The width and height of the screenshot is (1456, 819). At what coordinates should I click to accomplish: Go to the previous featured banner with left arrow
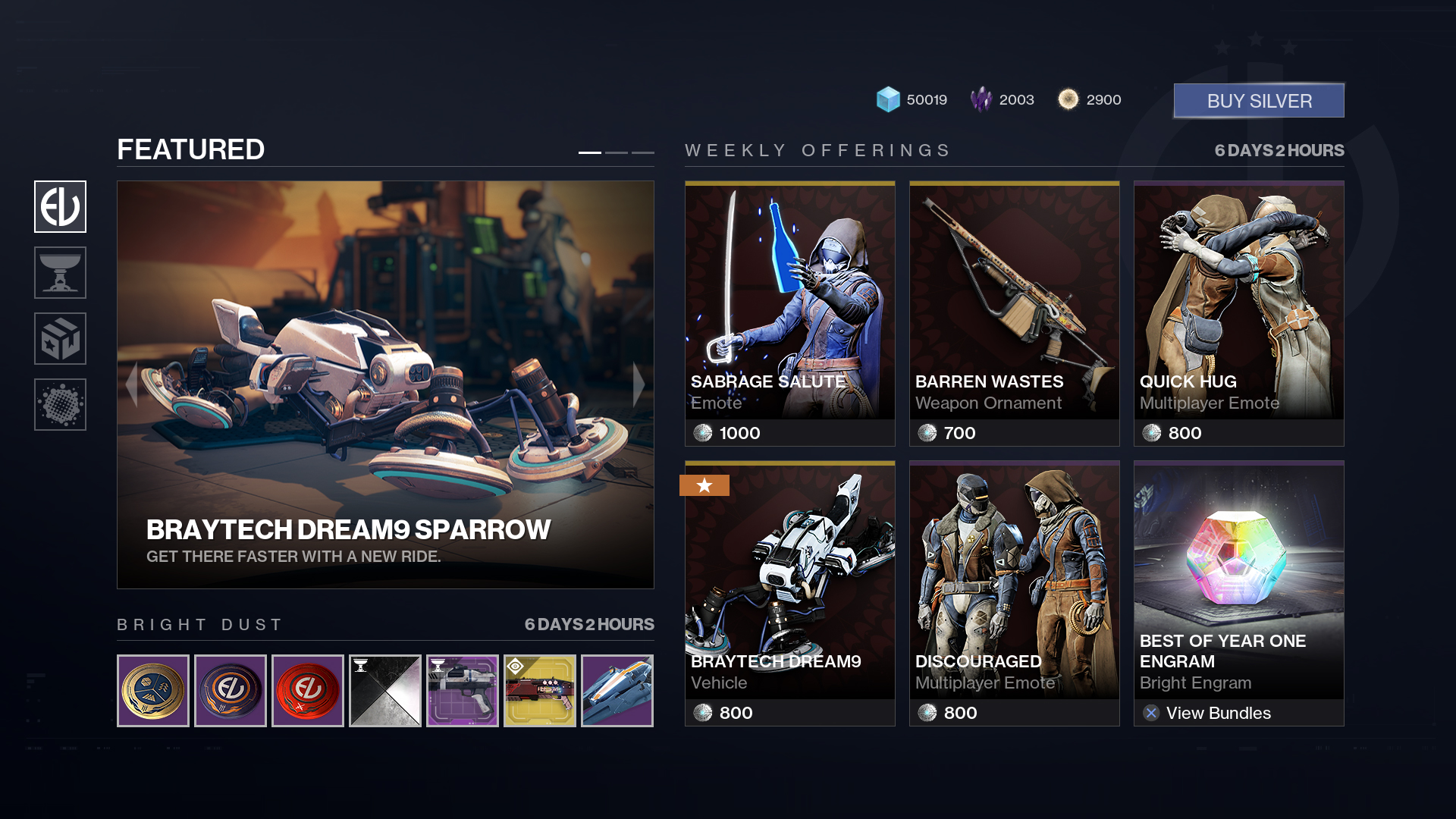tap(132, 384)
